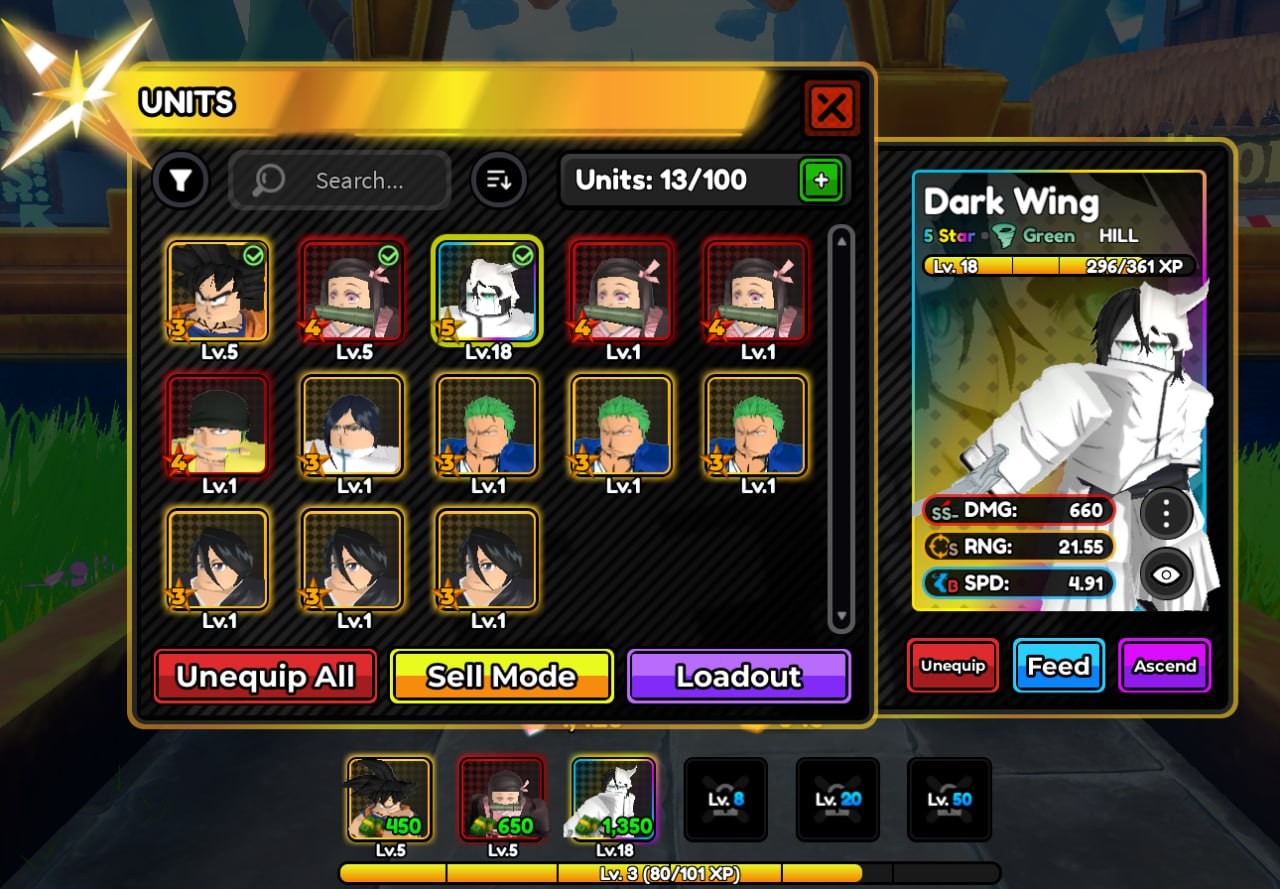
Task: Activate Sell Mode
Action: 501,676
